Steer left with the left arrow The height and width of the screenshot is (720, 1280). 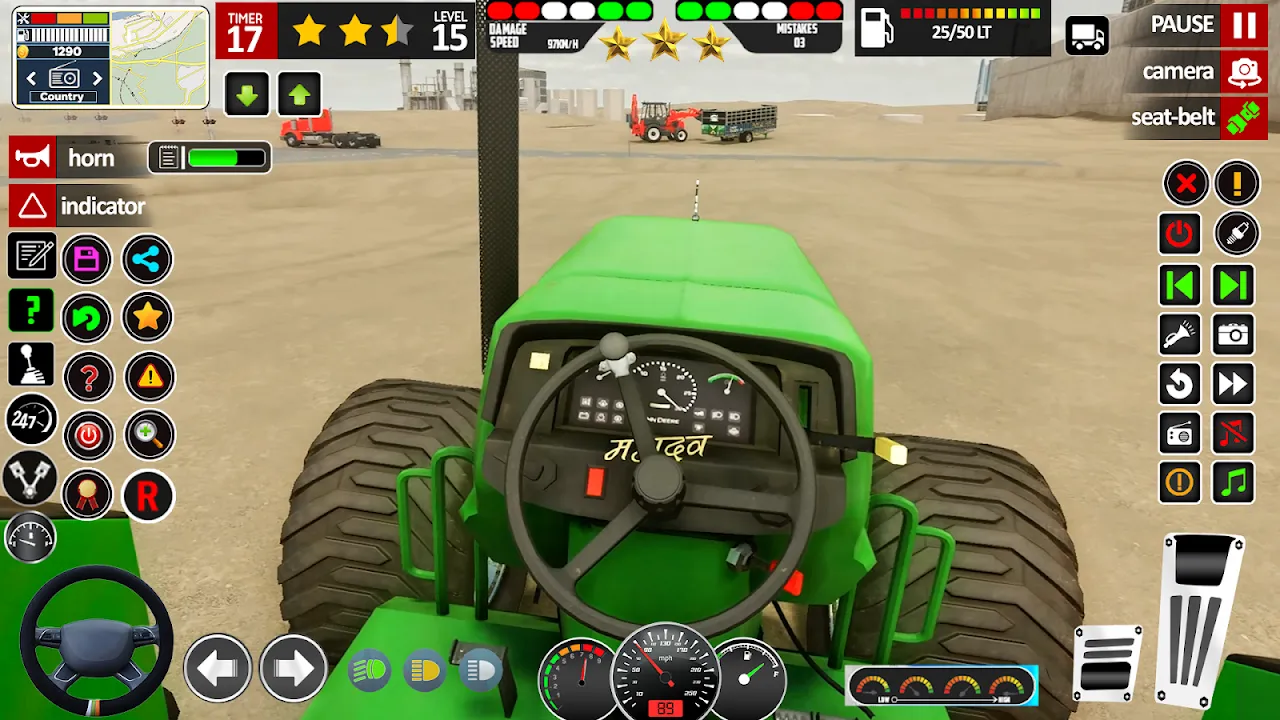[217, 668]
